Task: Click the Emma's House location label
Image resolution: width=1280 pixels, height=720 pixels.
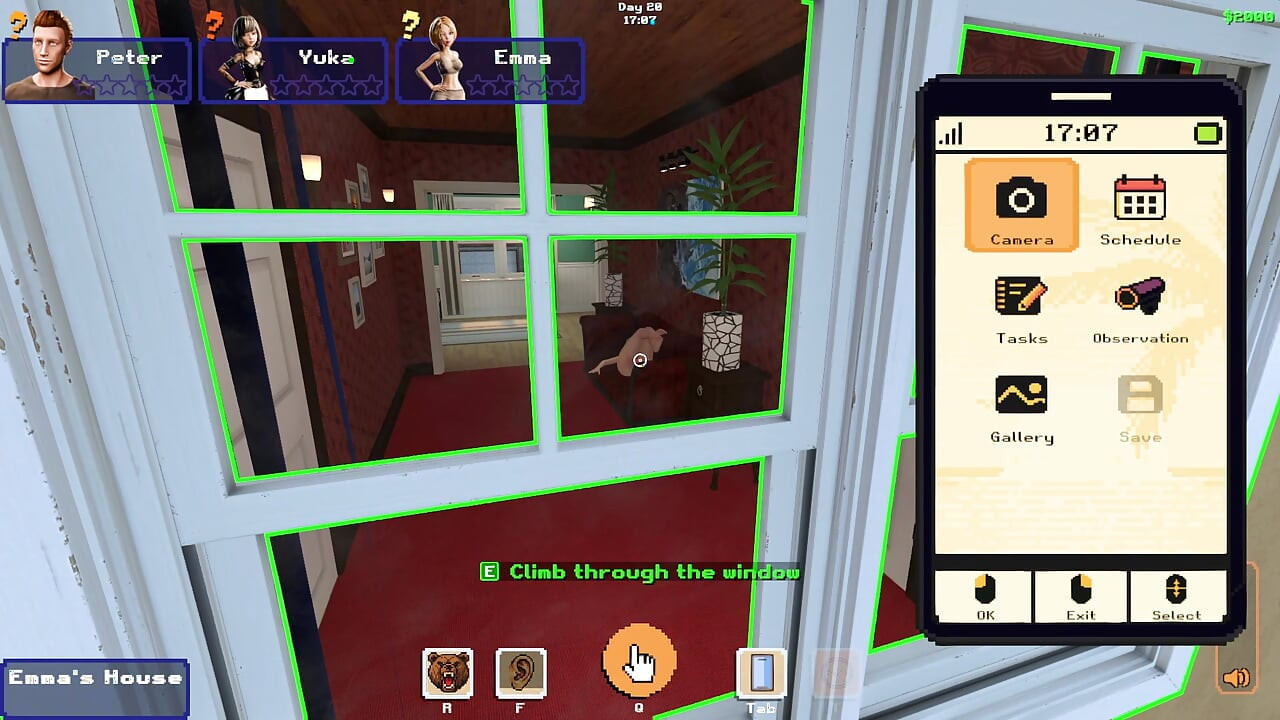Action: click(95, 684)
